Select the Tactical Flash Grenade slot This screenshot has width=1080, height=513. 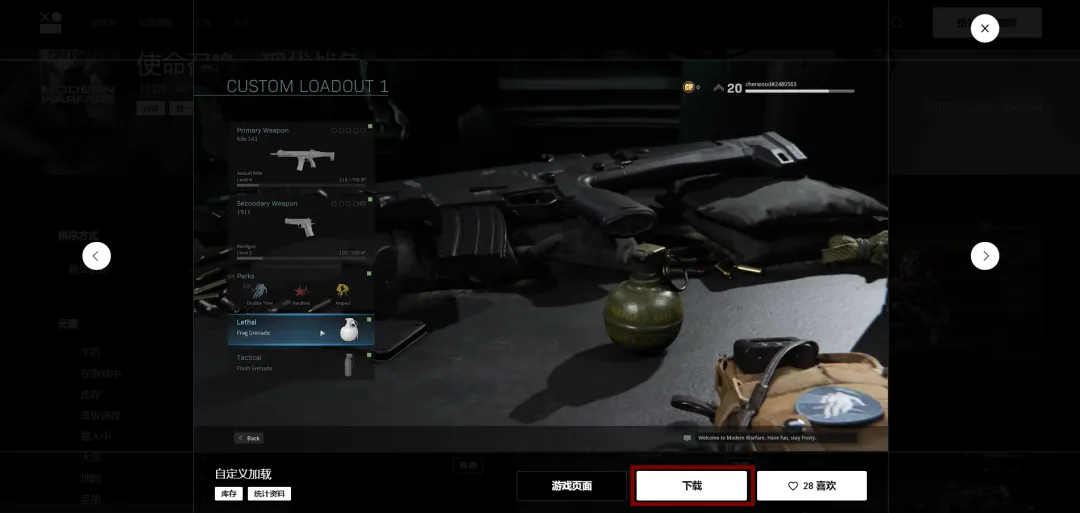point(302,363)
